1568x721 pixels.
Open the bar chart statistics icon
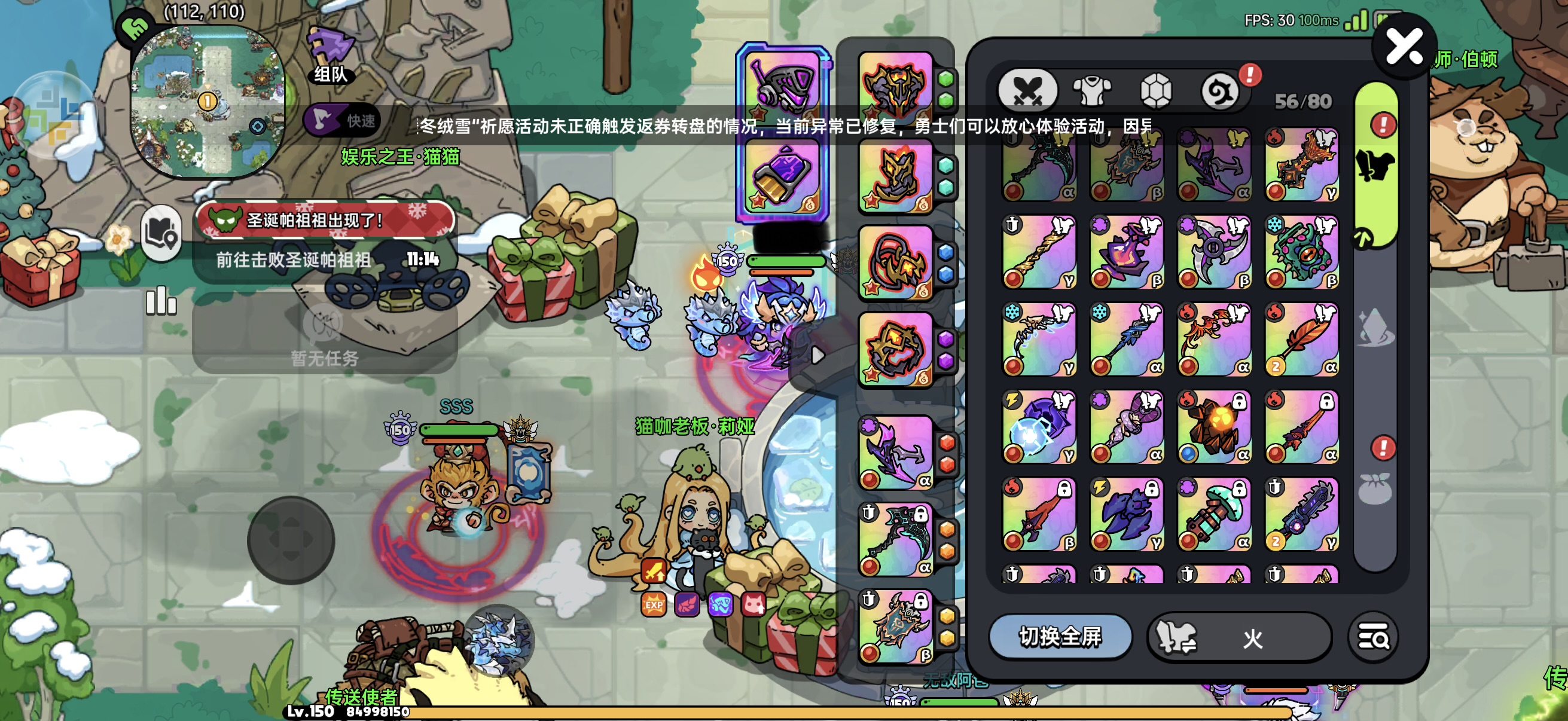161,301
